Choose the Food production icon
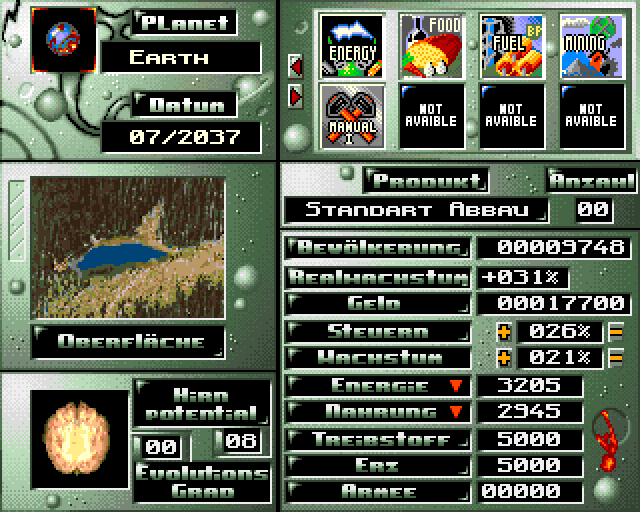Screen dimensions: 640x512 point(430,45)
